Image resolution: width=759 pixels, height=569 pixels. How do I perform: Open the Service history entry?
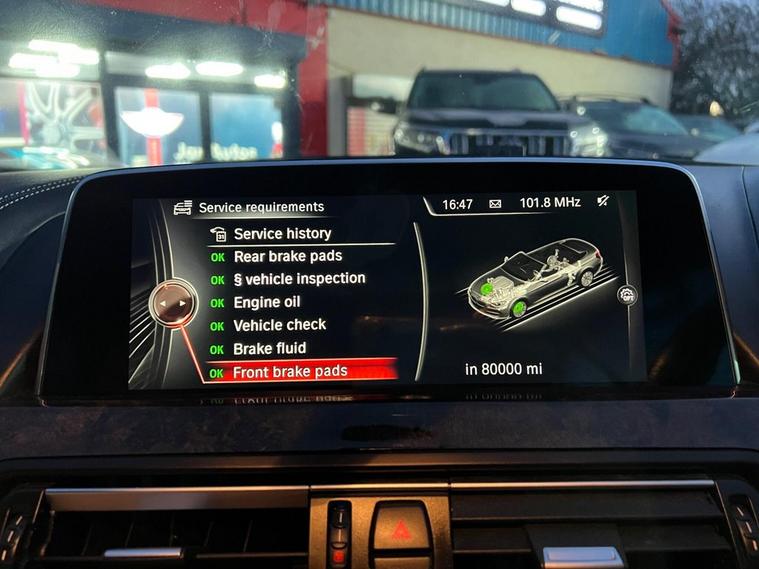click(x=281, y=234)
